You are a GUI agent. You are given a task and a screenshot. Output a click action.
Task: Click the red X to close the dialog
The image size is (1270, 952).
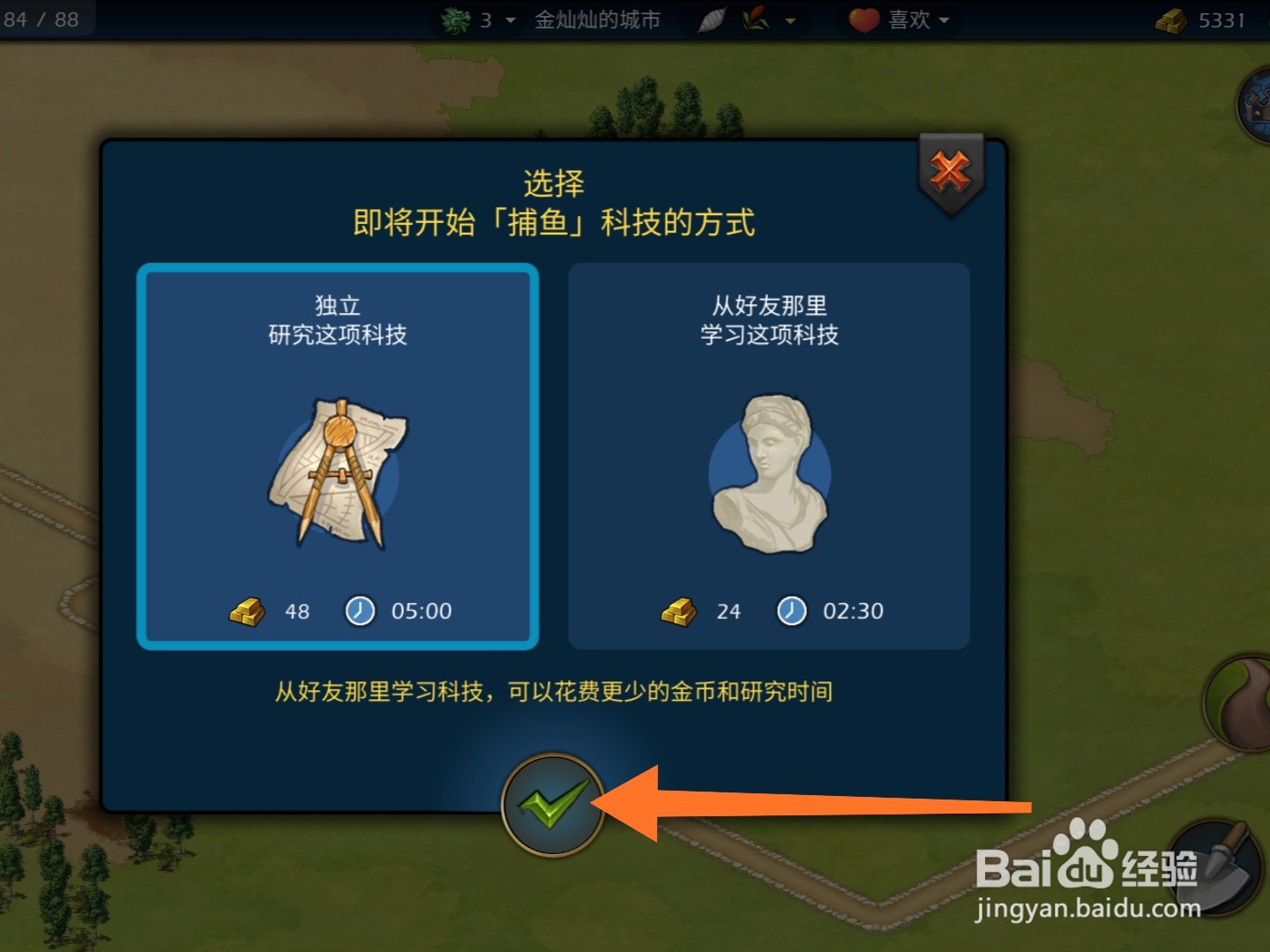coord(950,170)
